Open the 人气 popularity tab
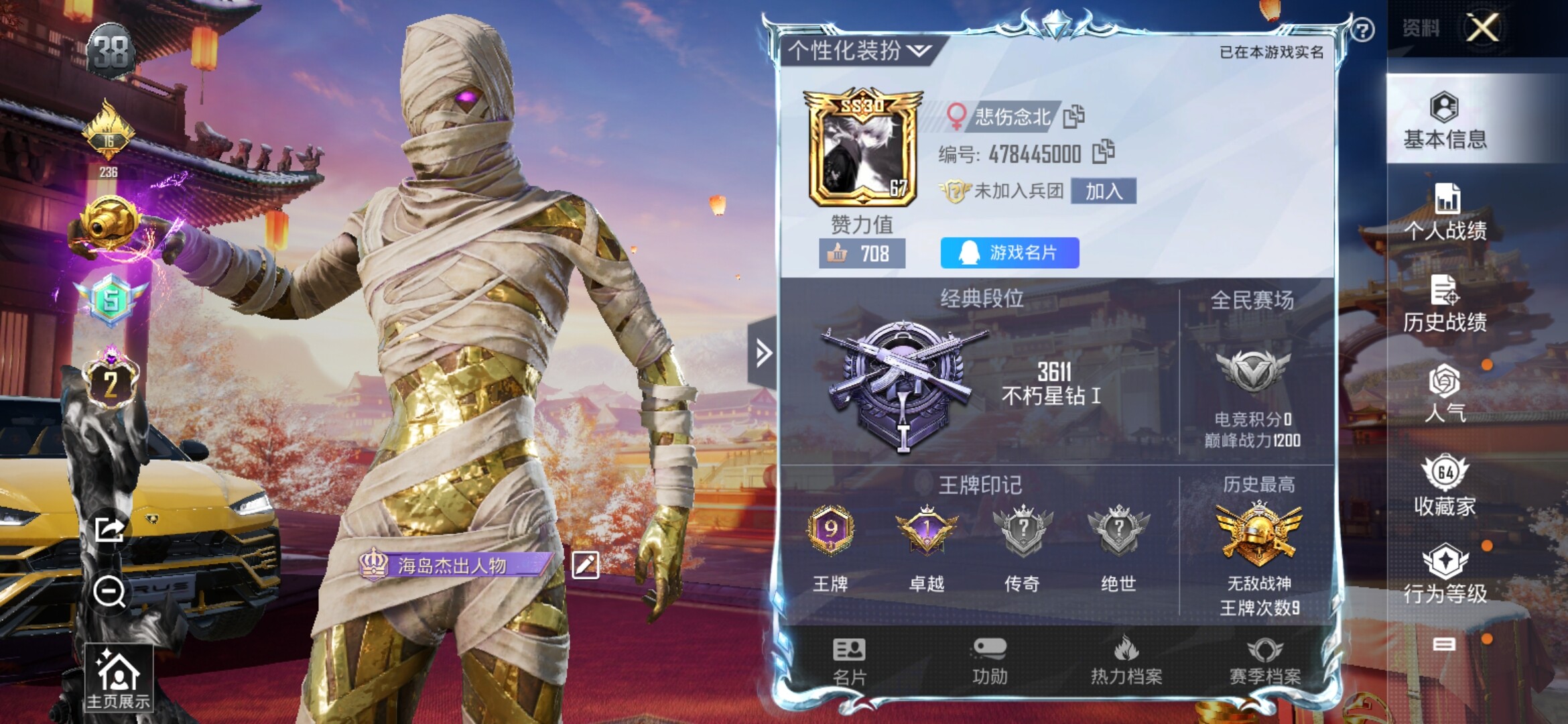1568x724 pixels. click(1445, 394)
